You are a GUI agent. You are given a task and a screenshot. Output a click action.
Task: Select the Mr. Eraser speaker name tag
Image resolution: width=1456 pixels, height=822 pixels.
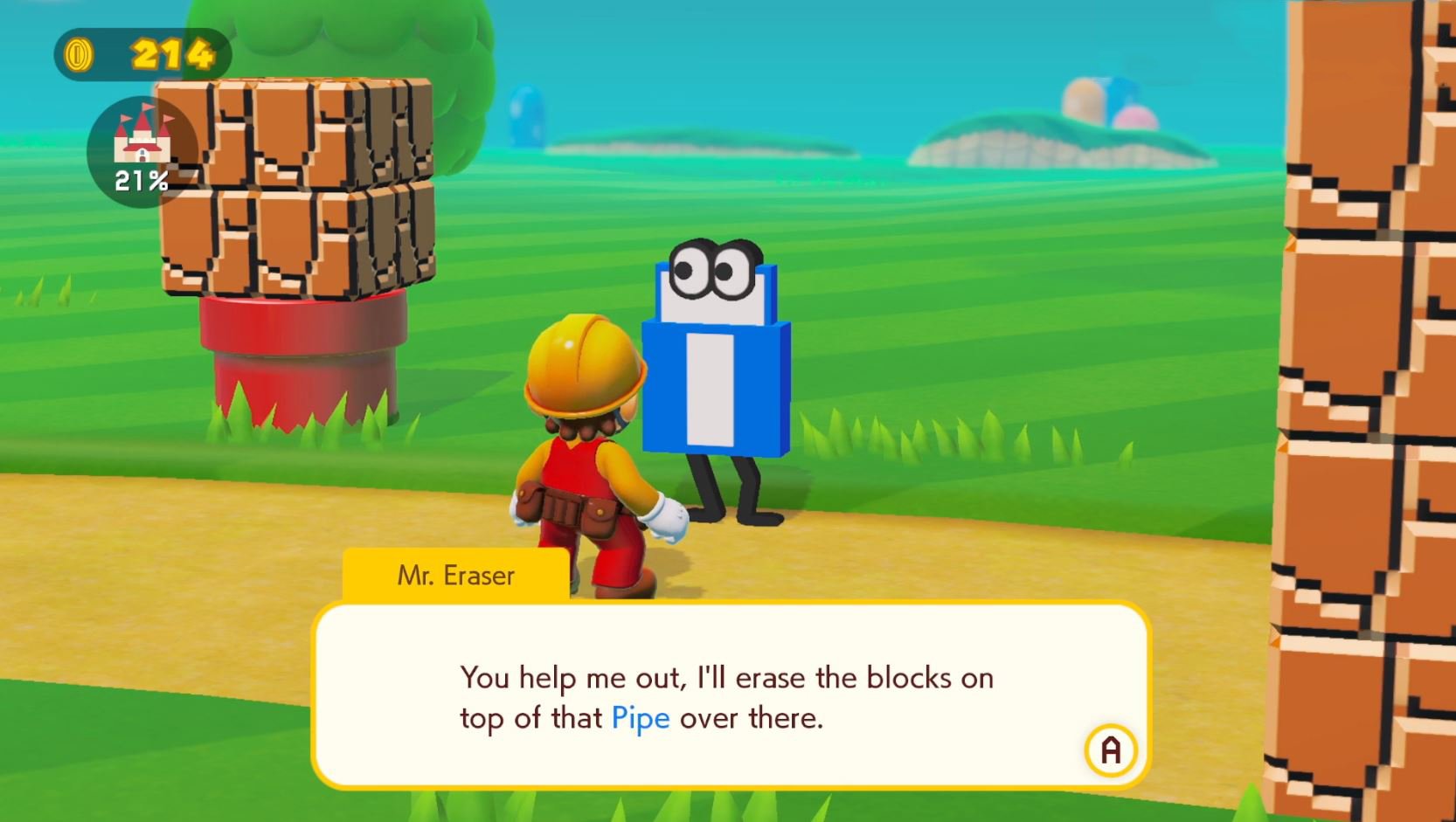455,575
